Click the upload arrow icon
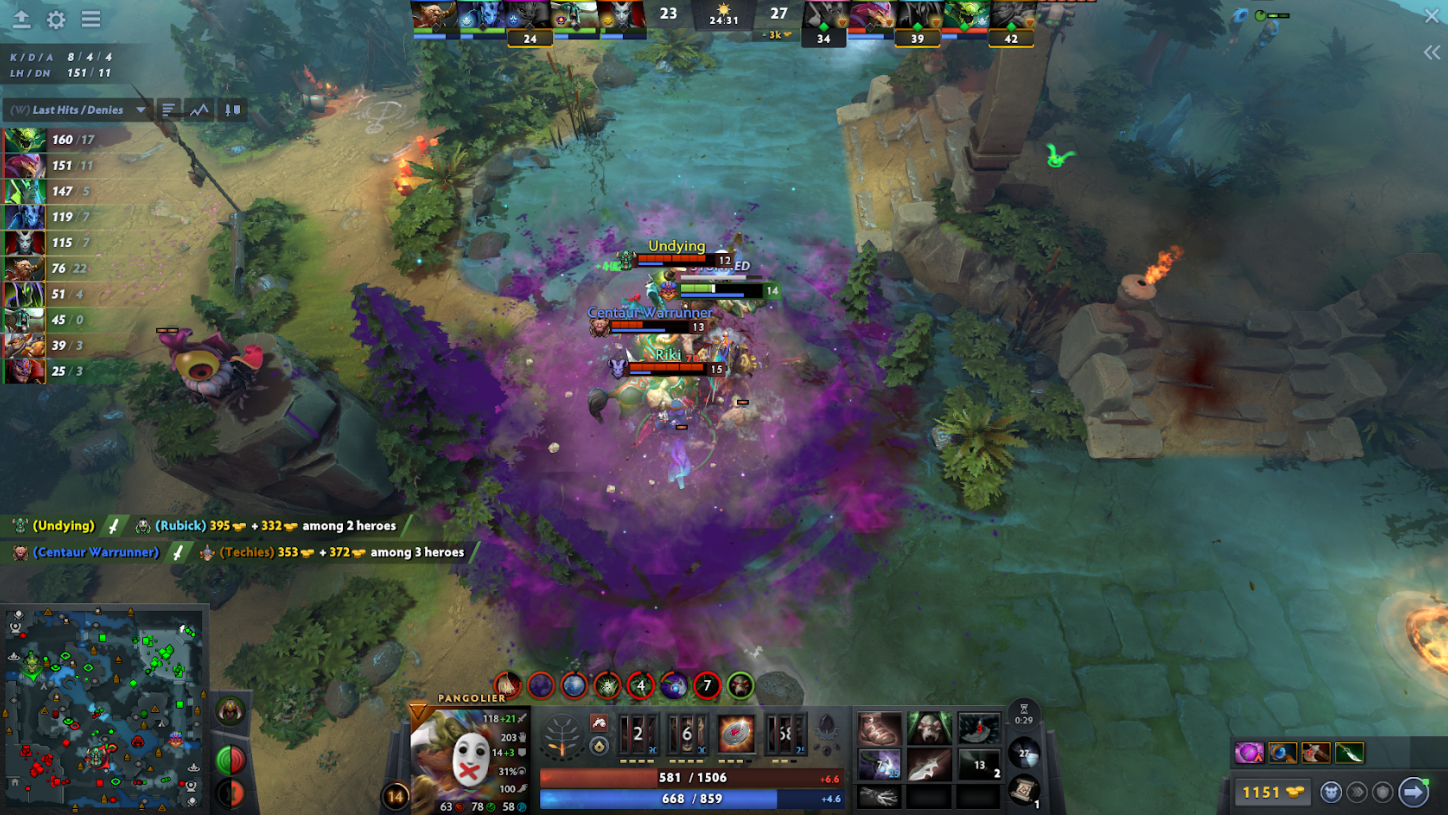 click(21, 19)
